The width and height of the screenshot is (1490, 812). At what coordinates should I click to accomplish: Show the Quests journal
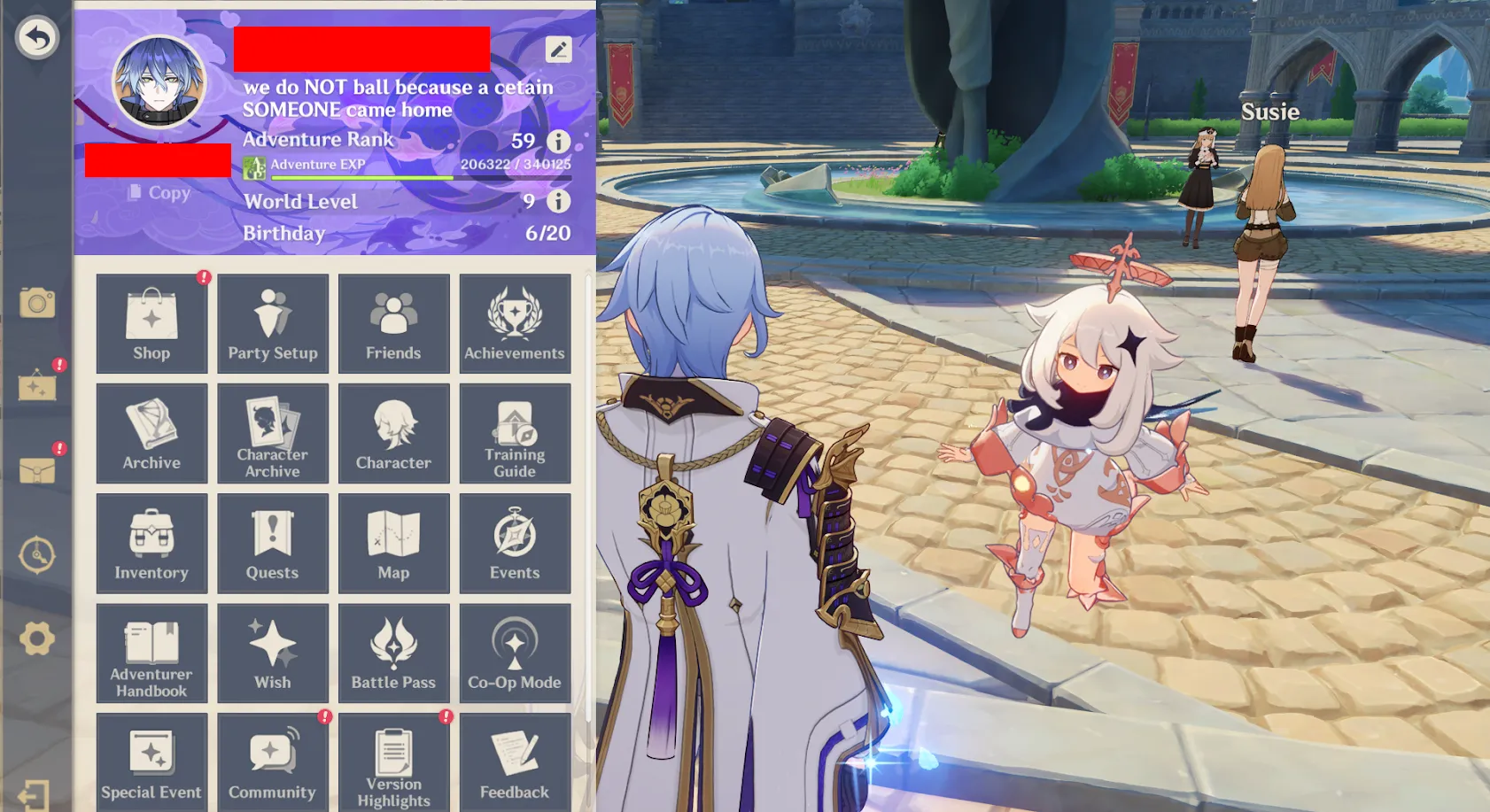click(273, 543)
